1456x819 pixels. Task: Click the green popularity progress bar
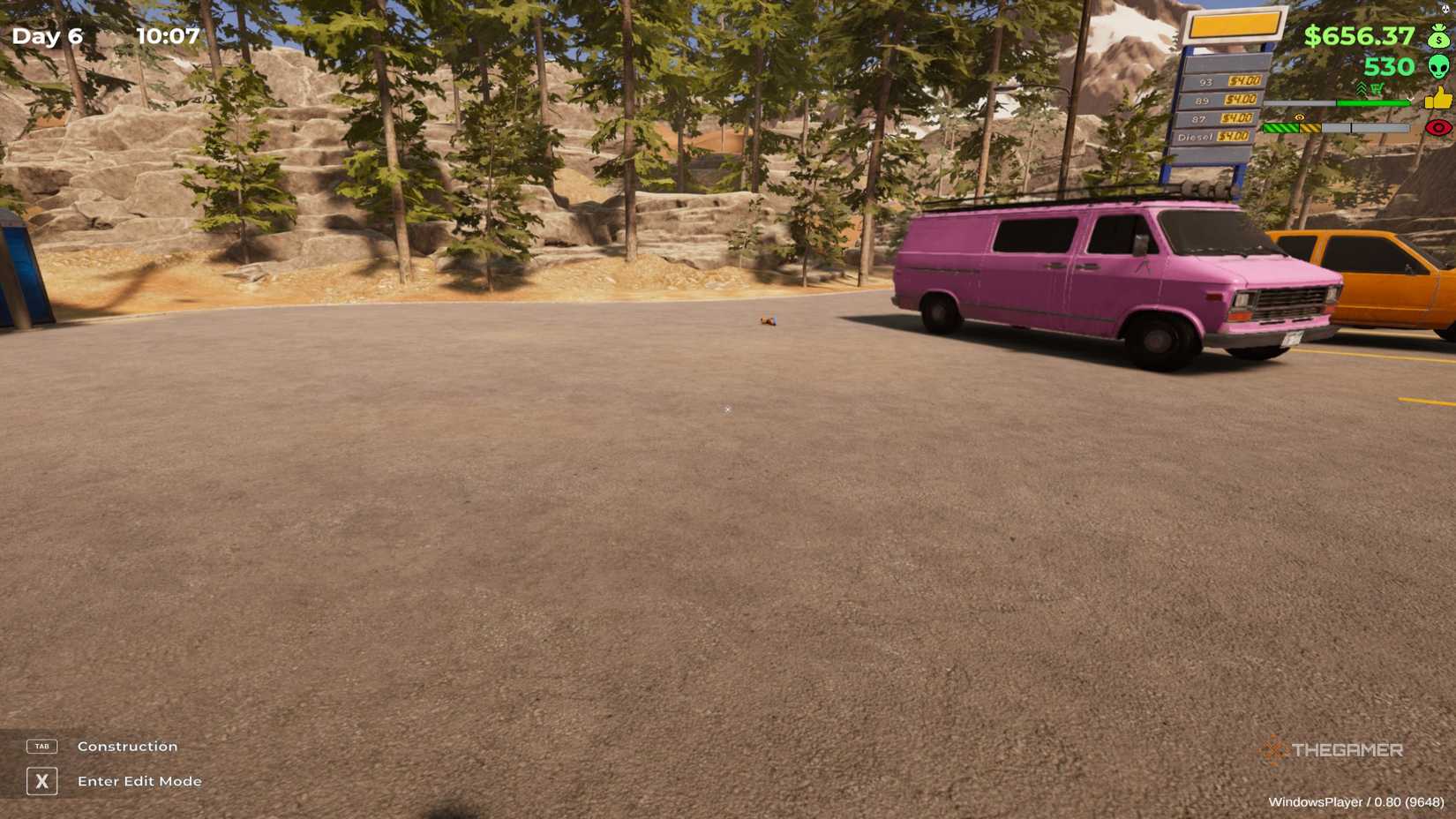click(x=1372, y=102)
